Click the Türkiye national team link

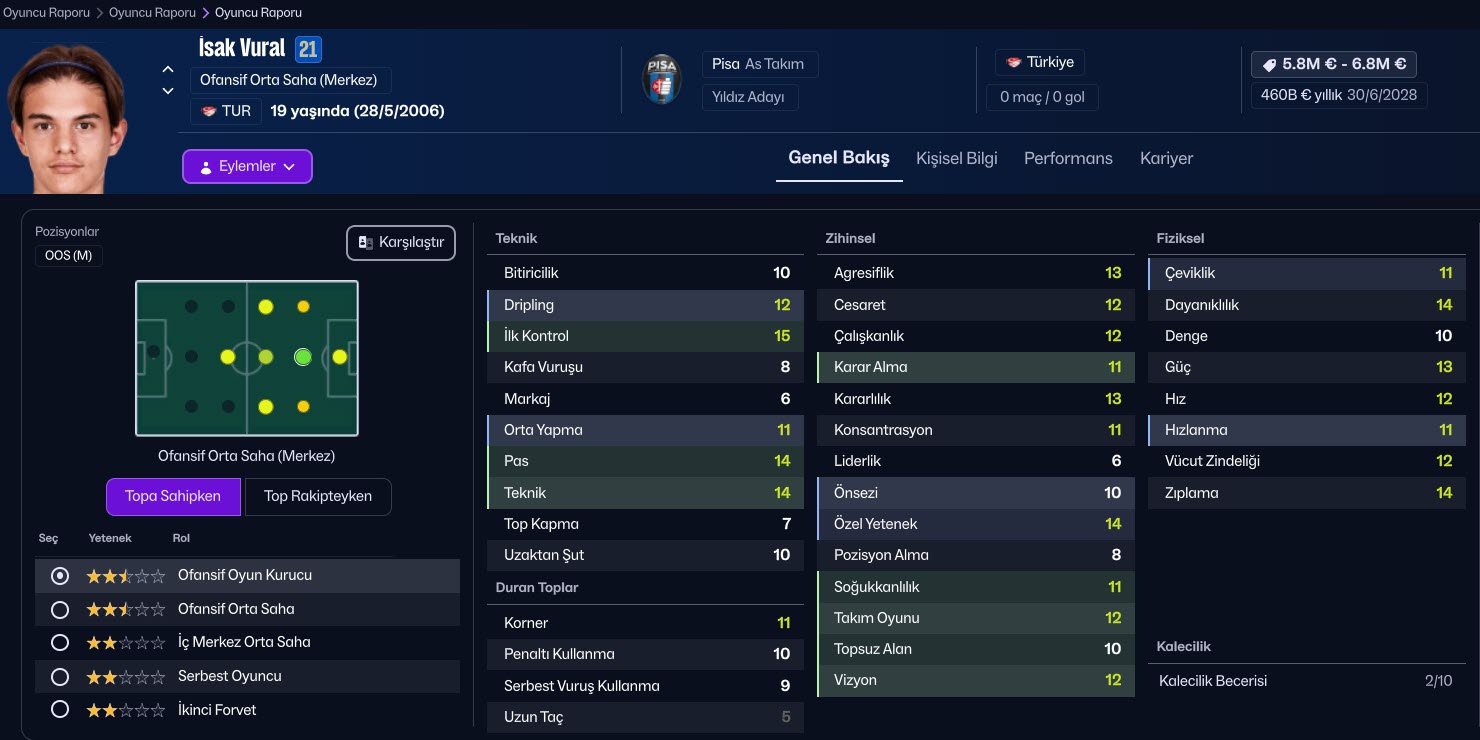1040,62
